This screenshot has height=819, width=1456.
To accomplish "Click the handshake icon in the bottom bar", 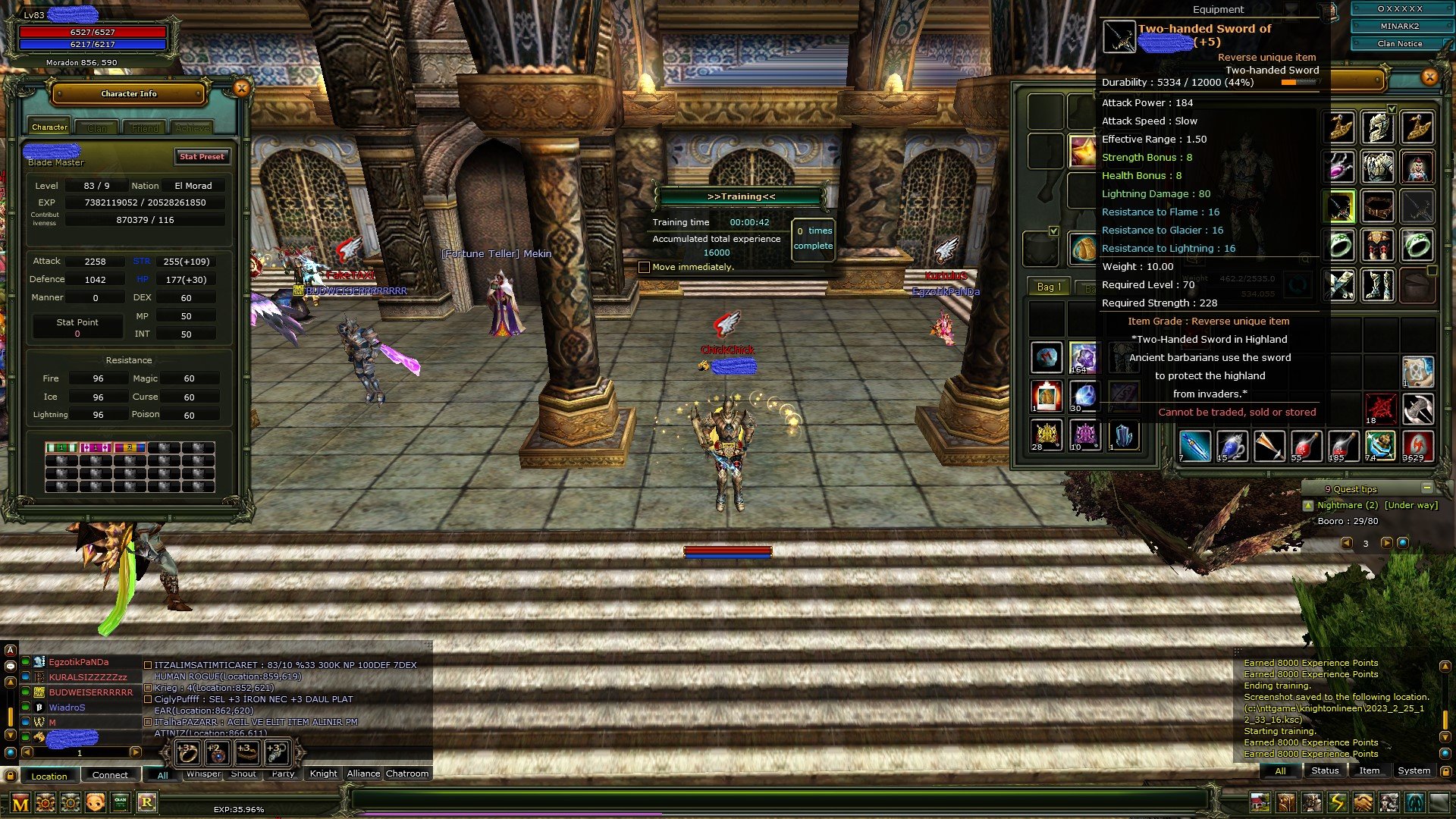I will point(1363,802).
